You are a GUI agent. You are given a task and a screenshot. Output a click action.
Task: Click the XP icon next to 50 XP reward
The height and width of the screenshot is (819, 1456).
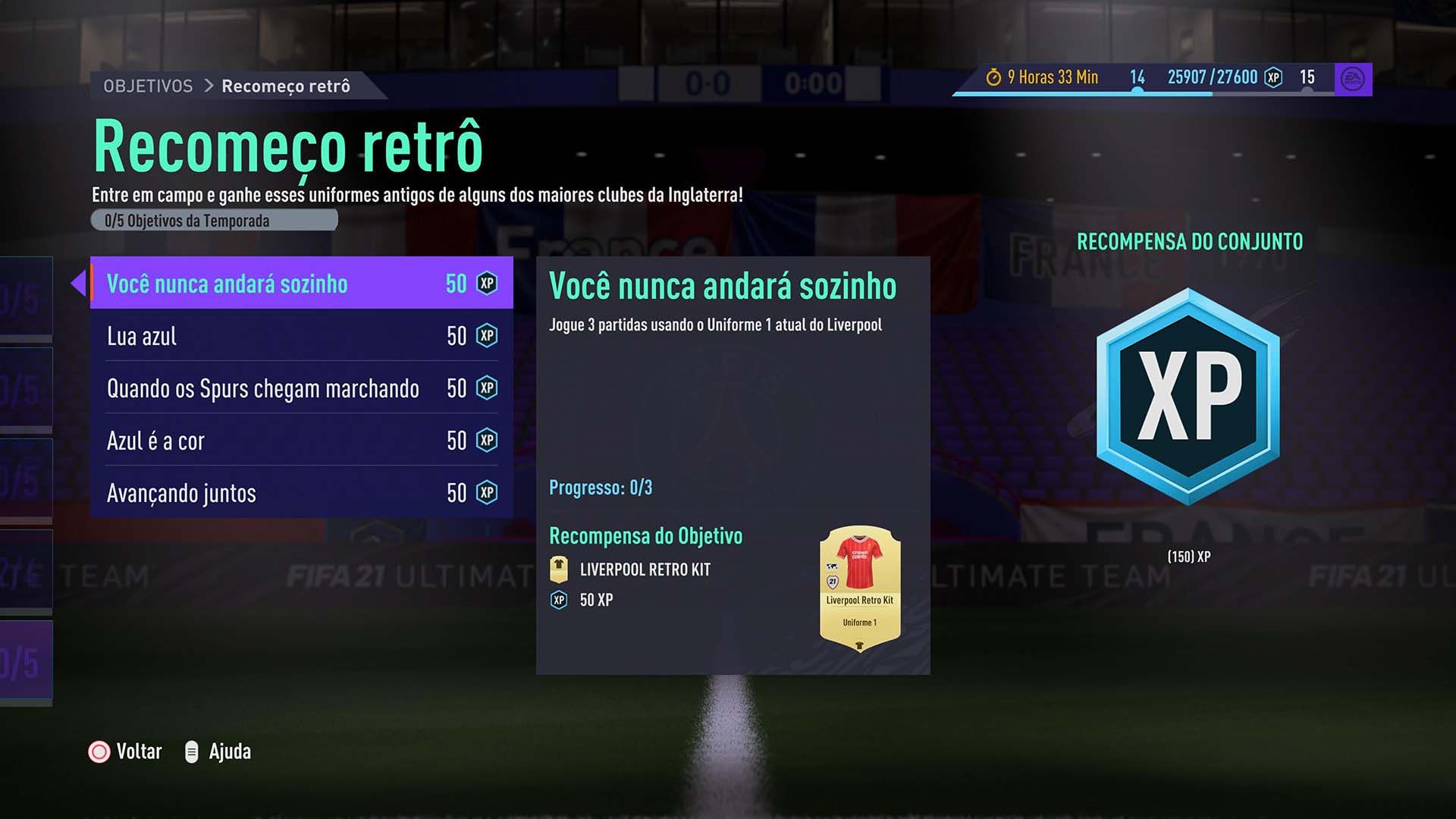tap(560, 600)
